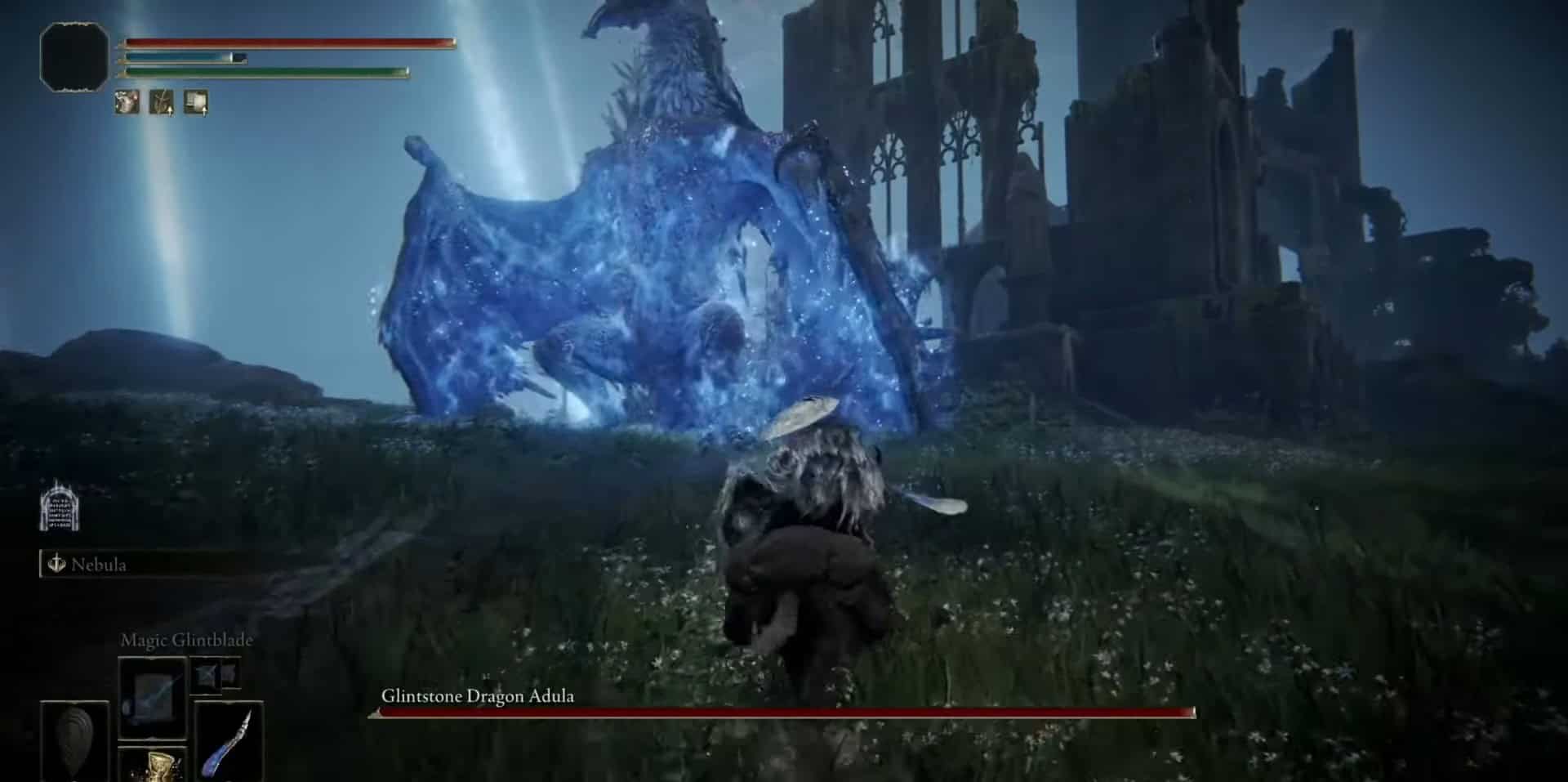Select the dark shield equipment slot
Viewport: 1568px width, 782px height.
point(74,740)
